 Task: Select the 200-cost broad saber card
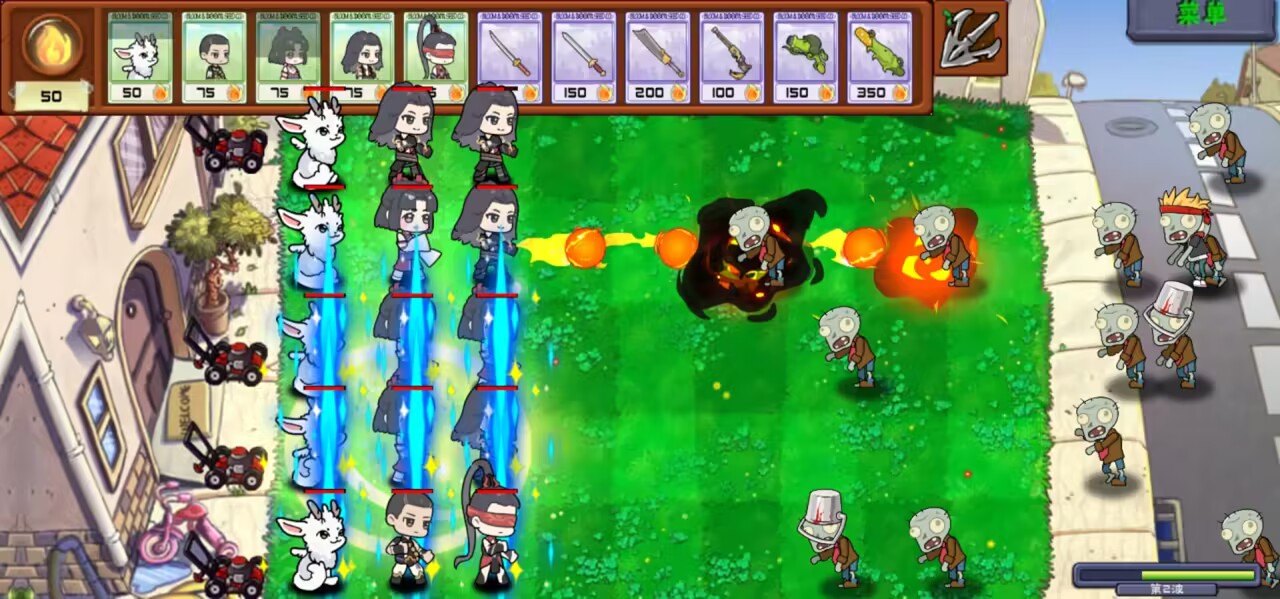coord(658,57)
